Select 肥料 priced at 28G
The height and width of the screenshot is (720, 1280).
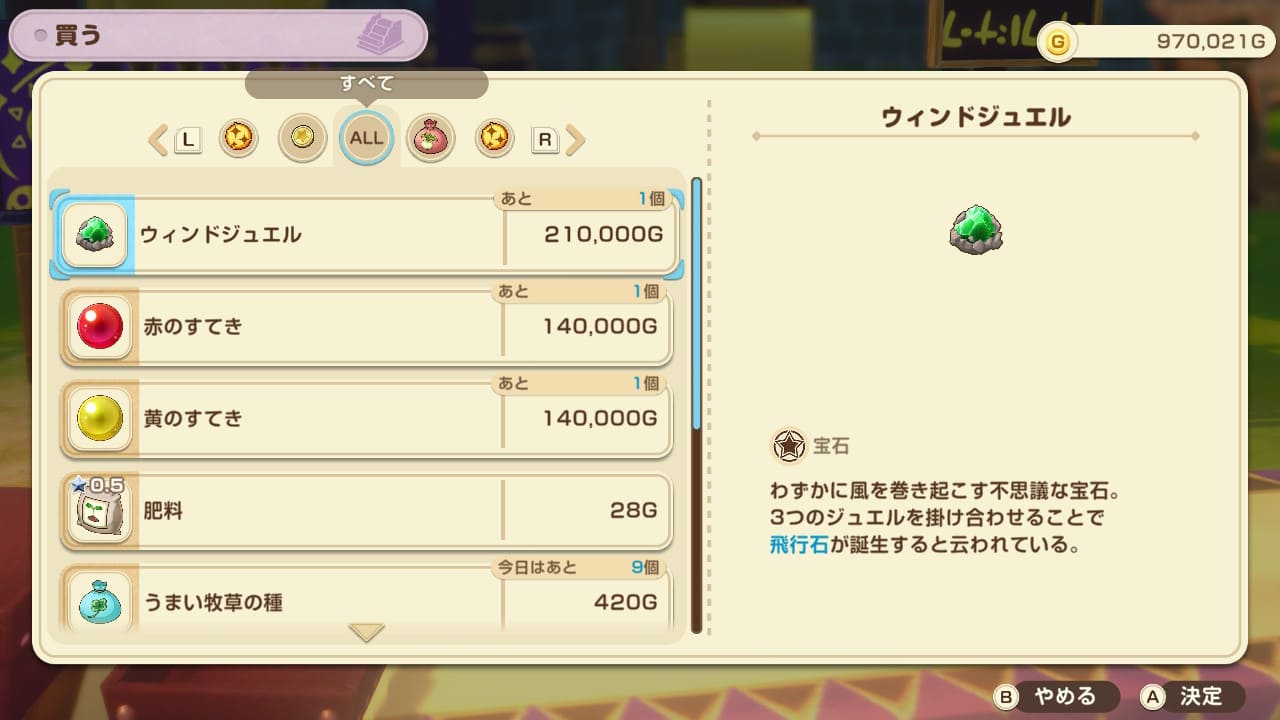[x=367, y=511]
